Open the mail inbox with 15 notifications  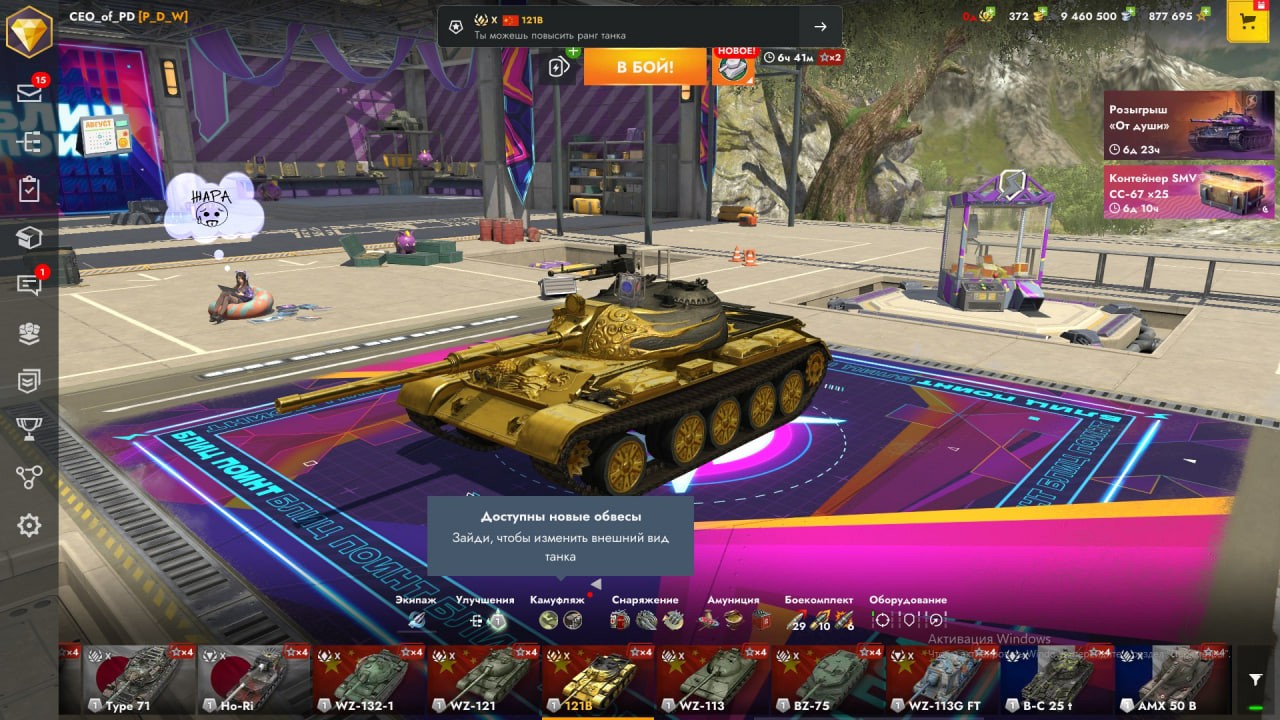pos(29,93)
